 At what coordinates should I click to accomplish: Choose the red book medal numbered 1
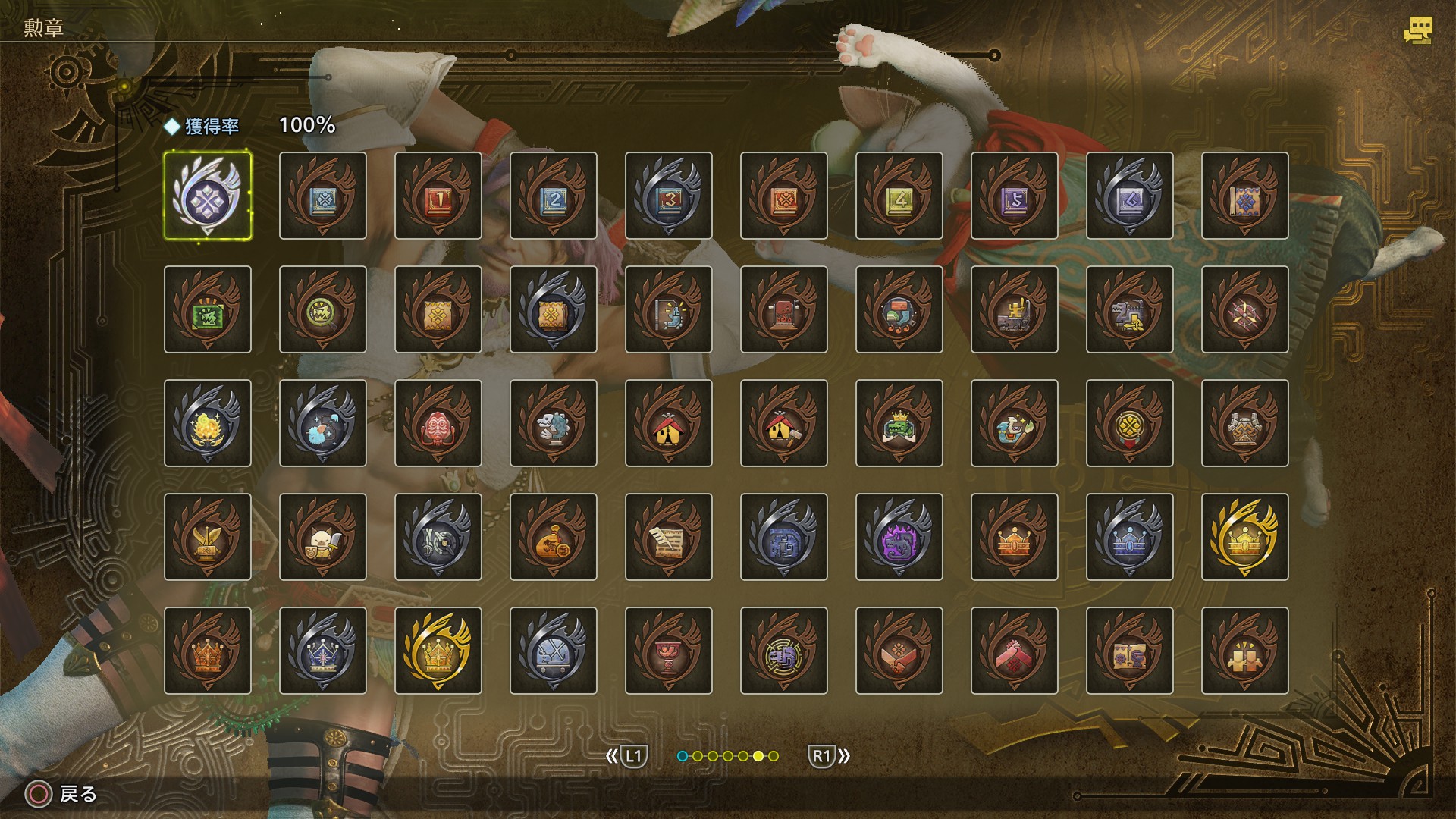438,196
